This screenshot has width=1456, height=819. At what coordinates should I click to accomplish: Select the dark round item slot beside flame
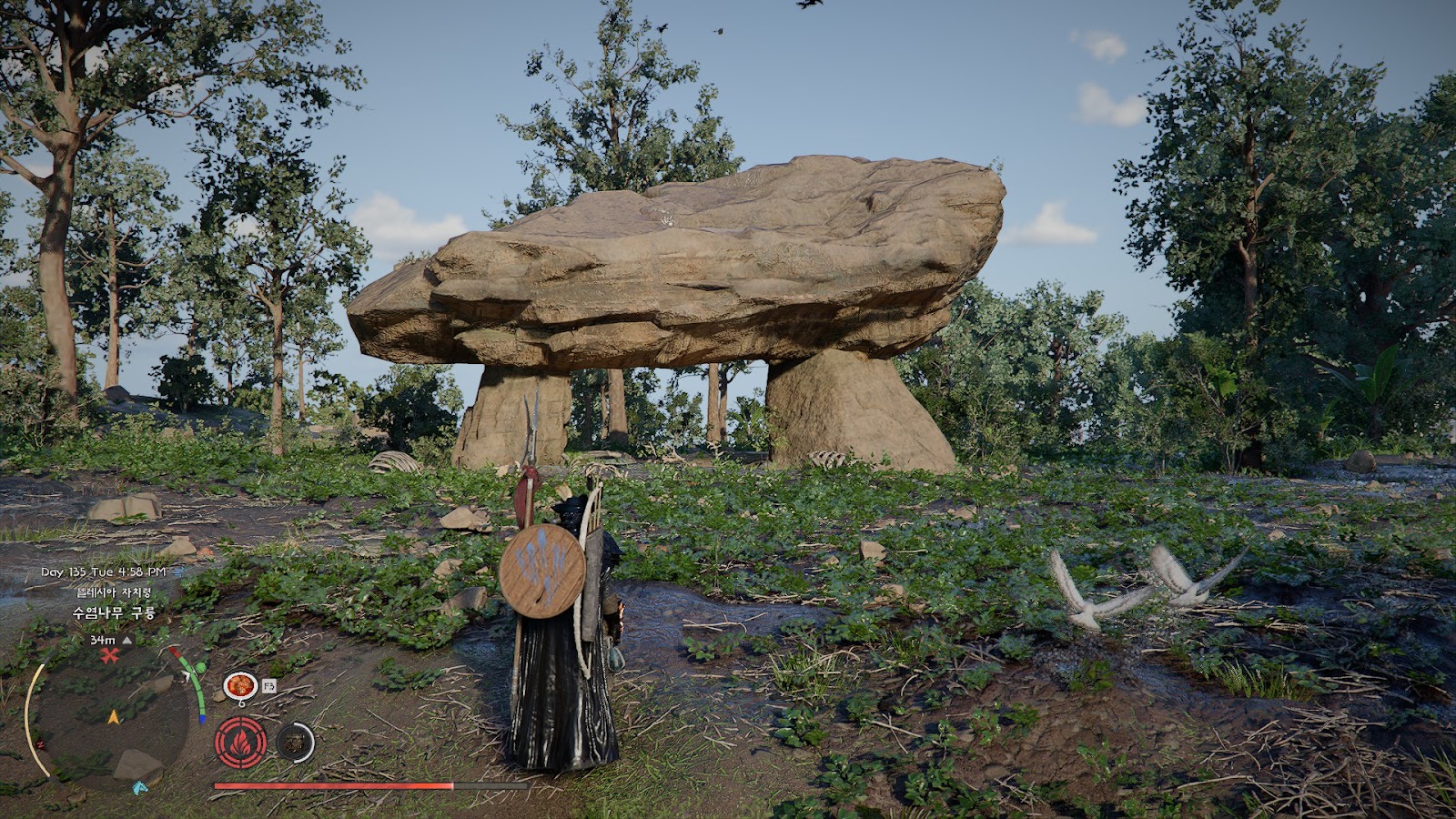pos(295,743)
